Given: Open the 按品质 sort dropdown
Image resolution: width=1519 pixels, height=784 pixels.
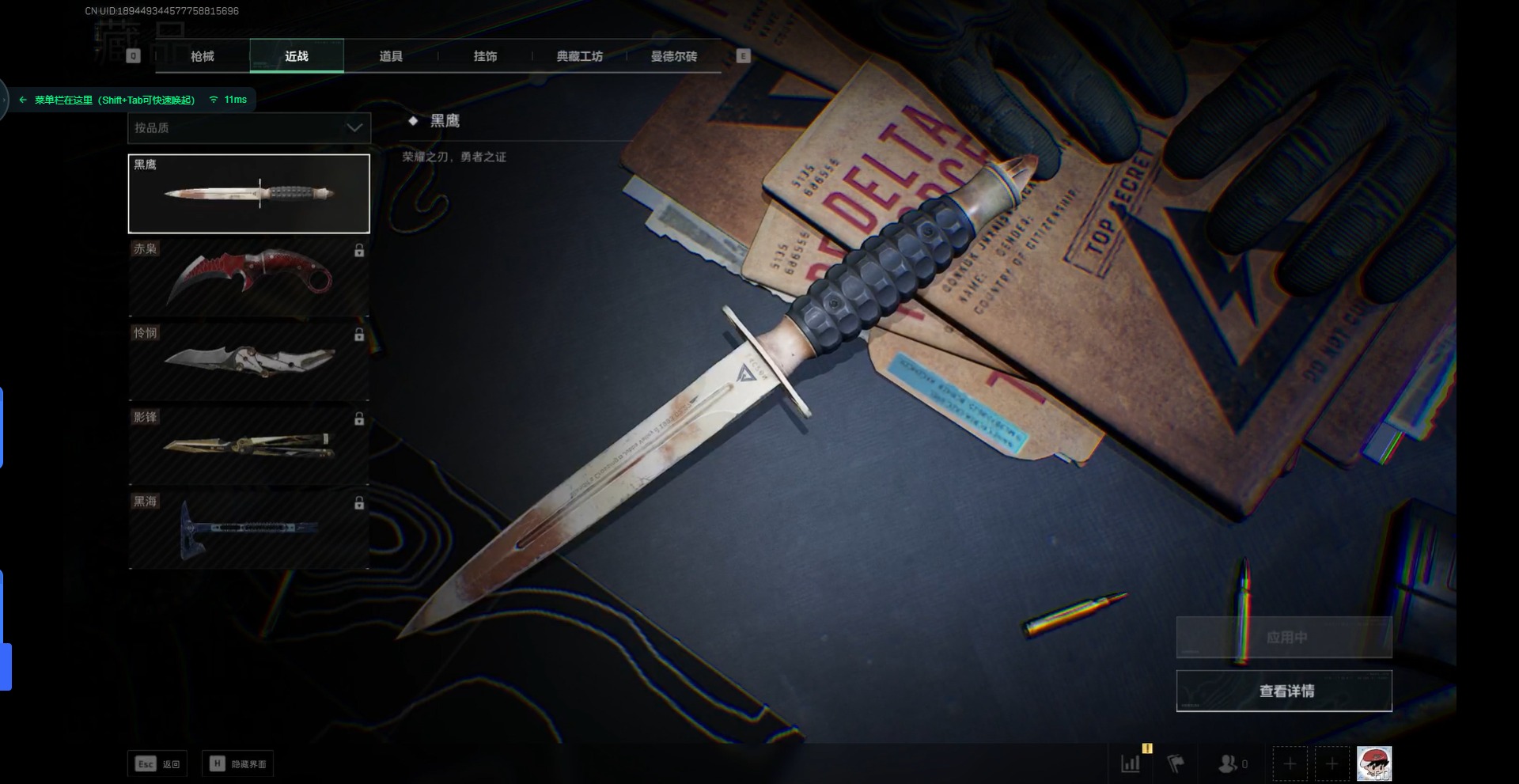Looking at the screenshot, I should pyautogui.click(x=248, y=127).
